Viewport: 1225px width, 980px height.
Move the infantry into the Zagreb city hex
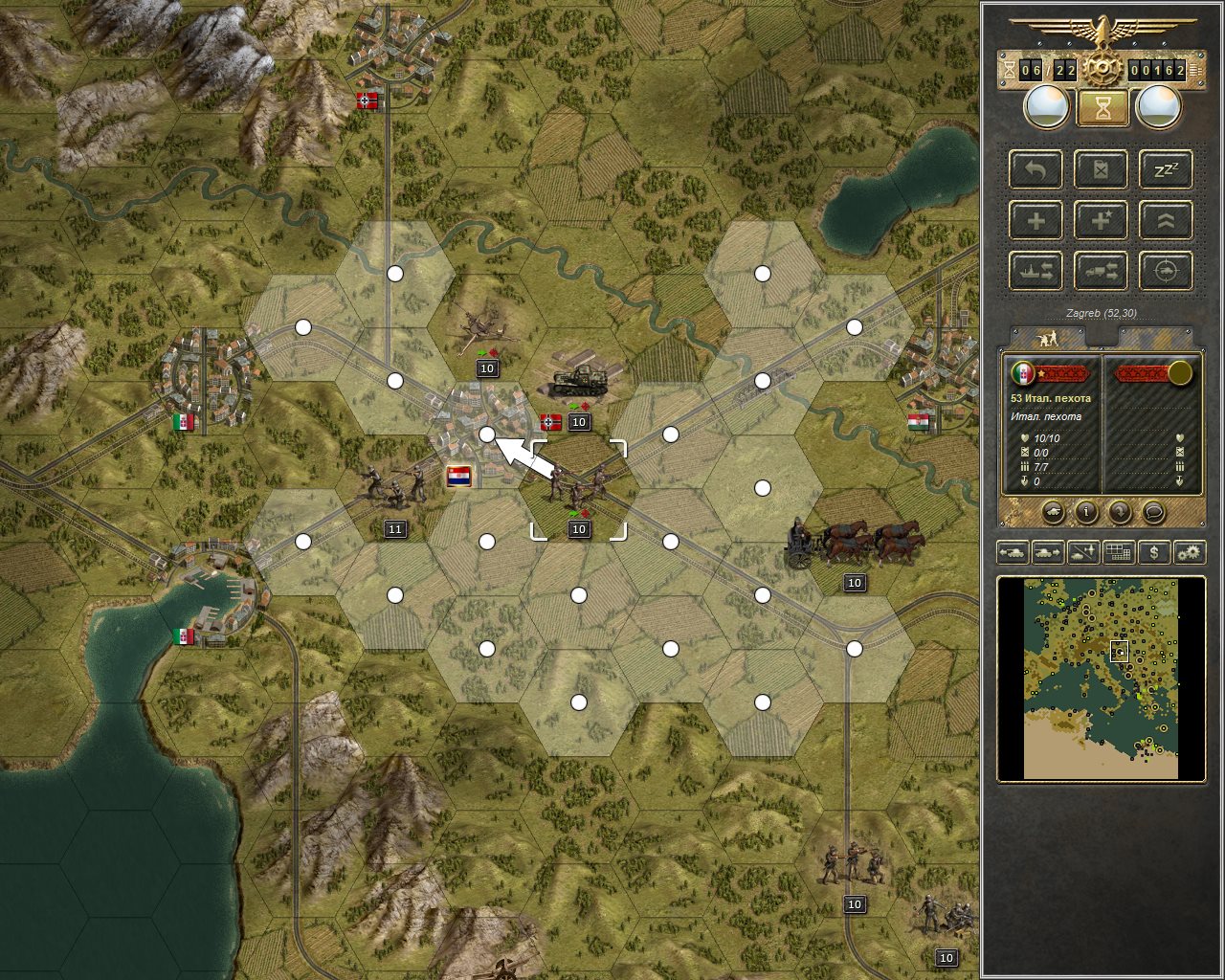(487, 434)
